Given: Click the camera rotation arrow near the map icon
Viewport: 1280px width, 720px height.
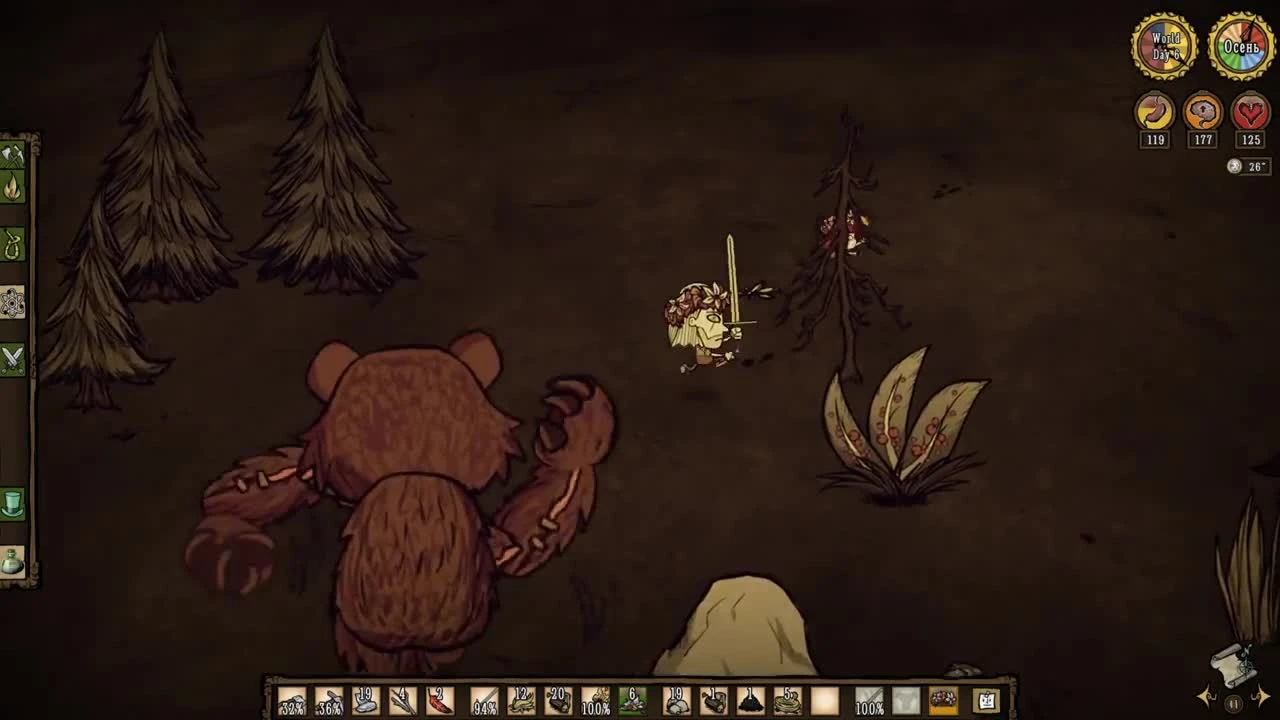Looking at the screenshot, I should point(1204,698).
